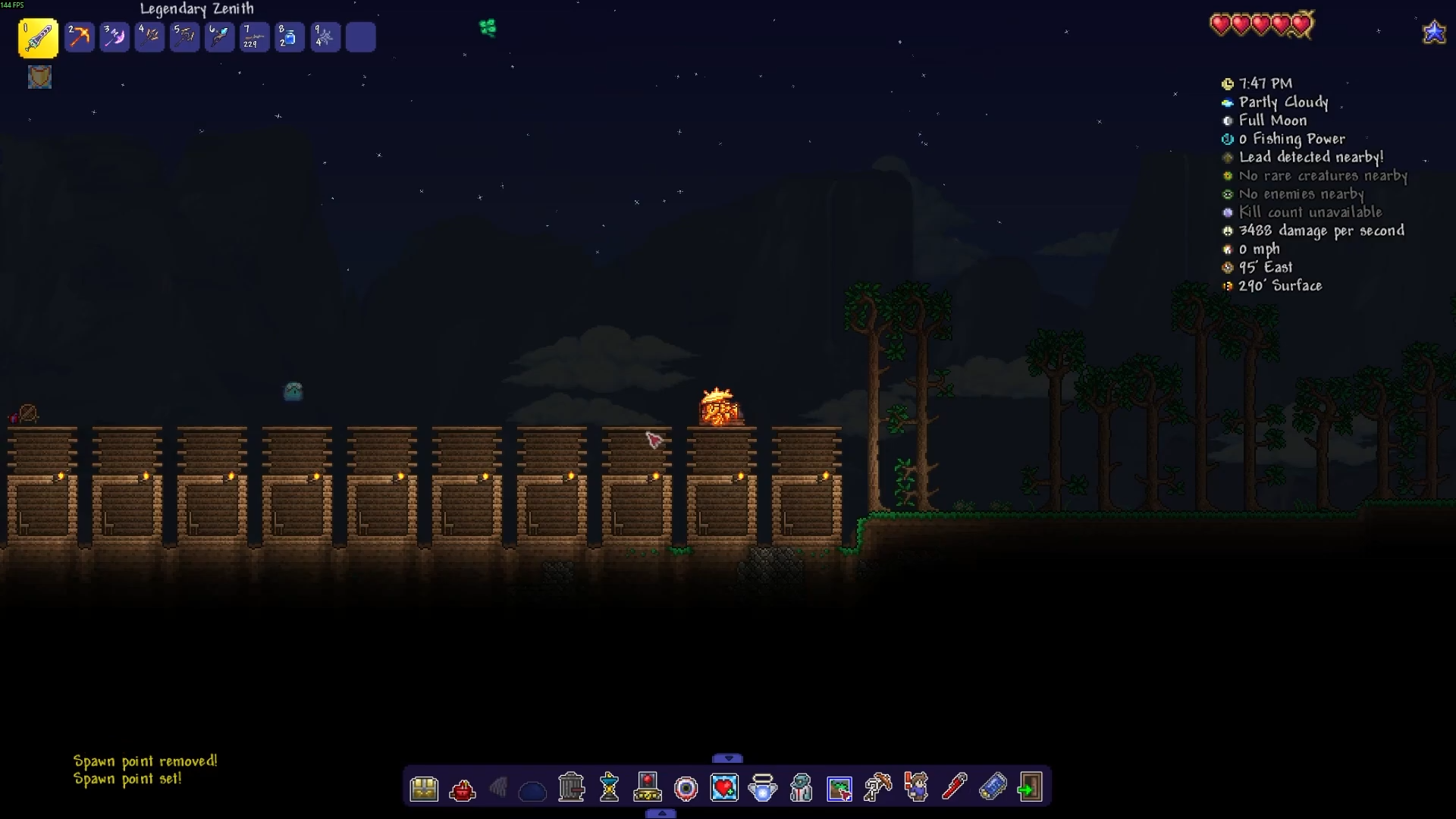Click the blue cell phone toolbar icon
Screen dimensions: 1456x819
[992, 787]
